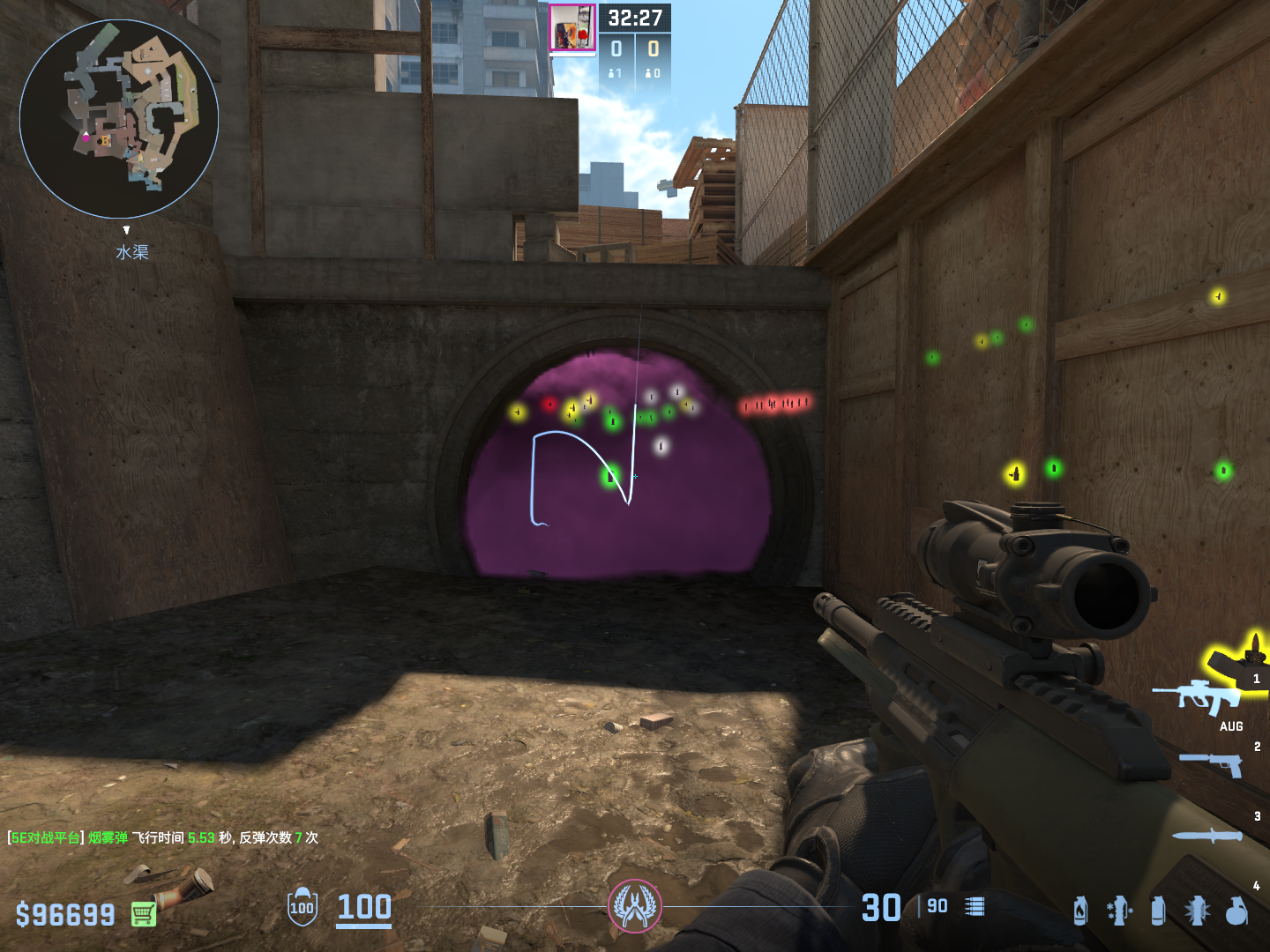Click the circular radar minimap
Viewport: 1270px width, 952px height.
coord(119,119)
